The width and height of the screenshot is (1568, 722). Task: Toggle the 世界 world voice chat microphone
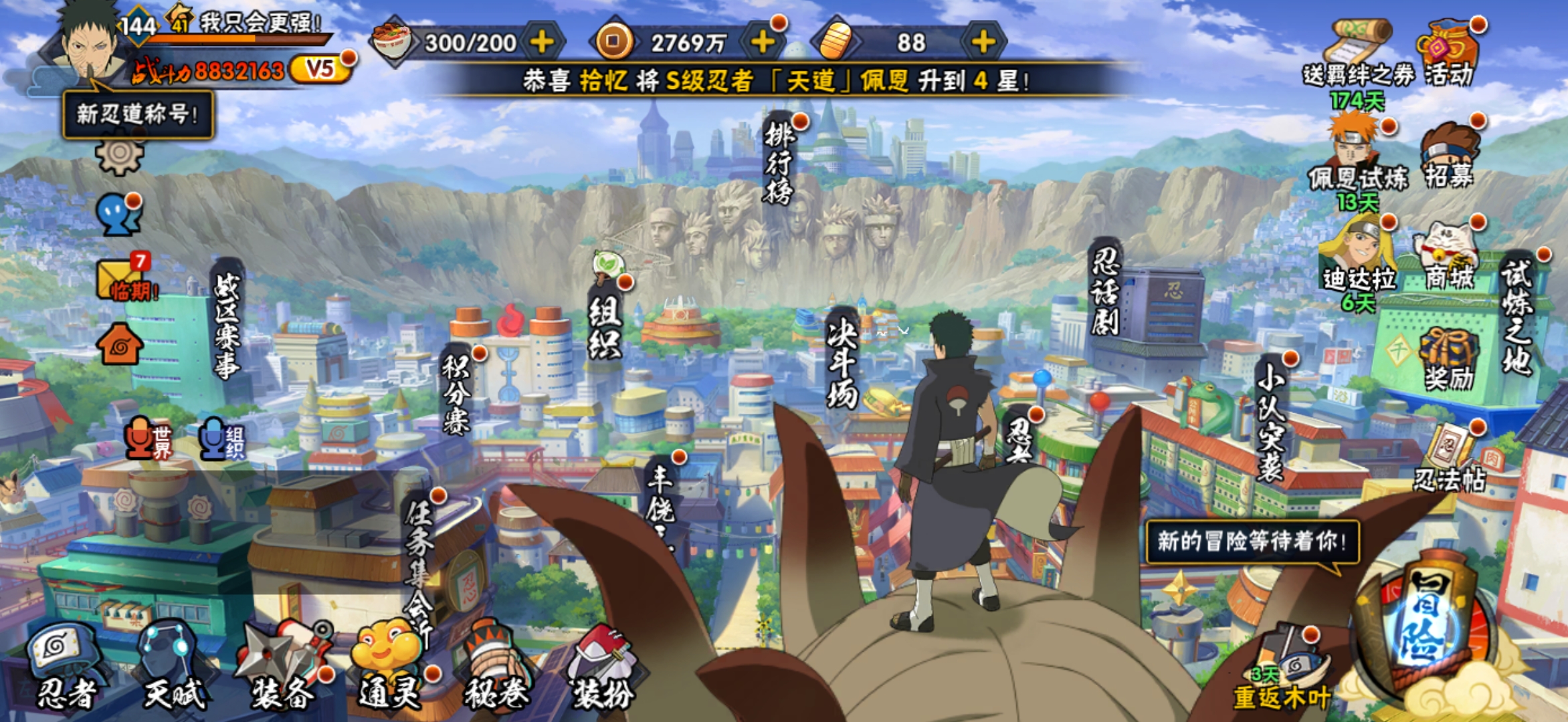pos(147,439)
